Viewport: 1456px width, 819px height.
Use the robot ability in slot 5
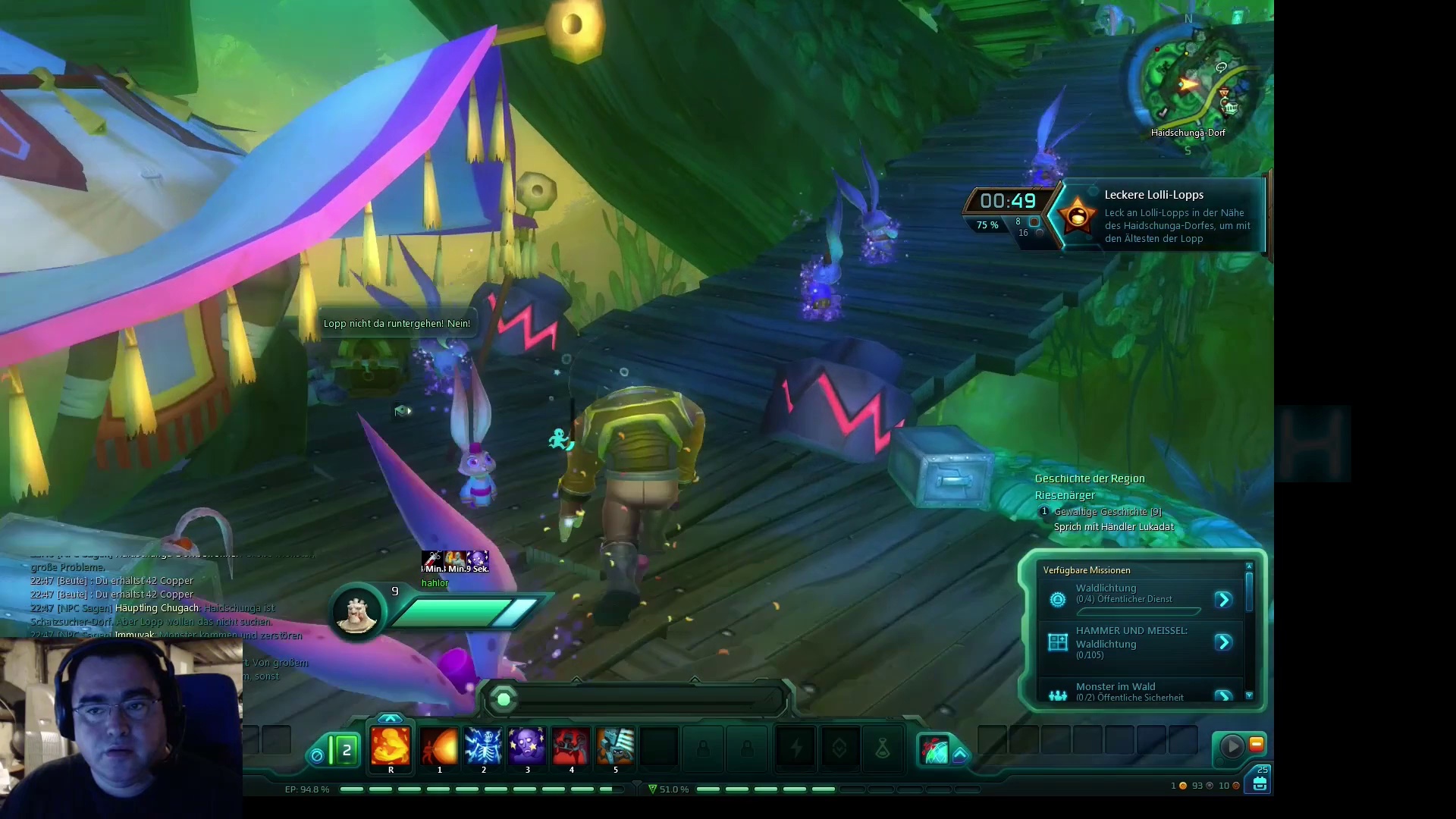point(615,746)
